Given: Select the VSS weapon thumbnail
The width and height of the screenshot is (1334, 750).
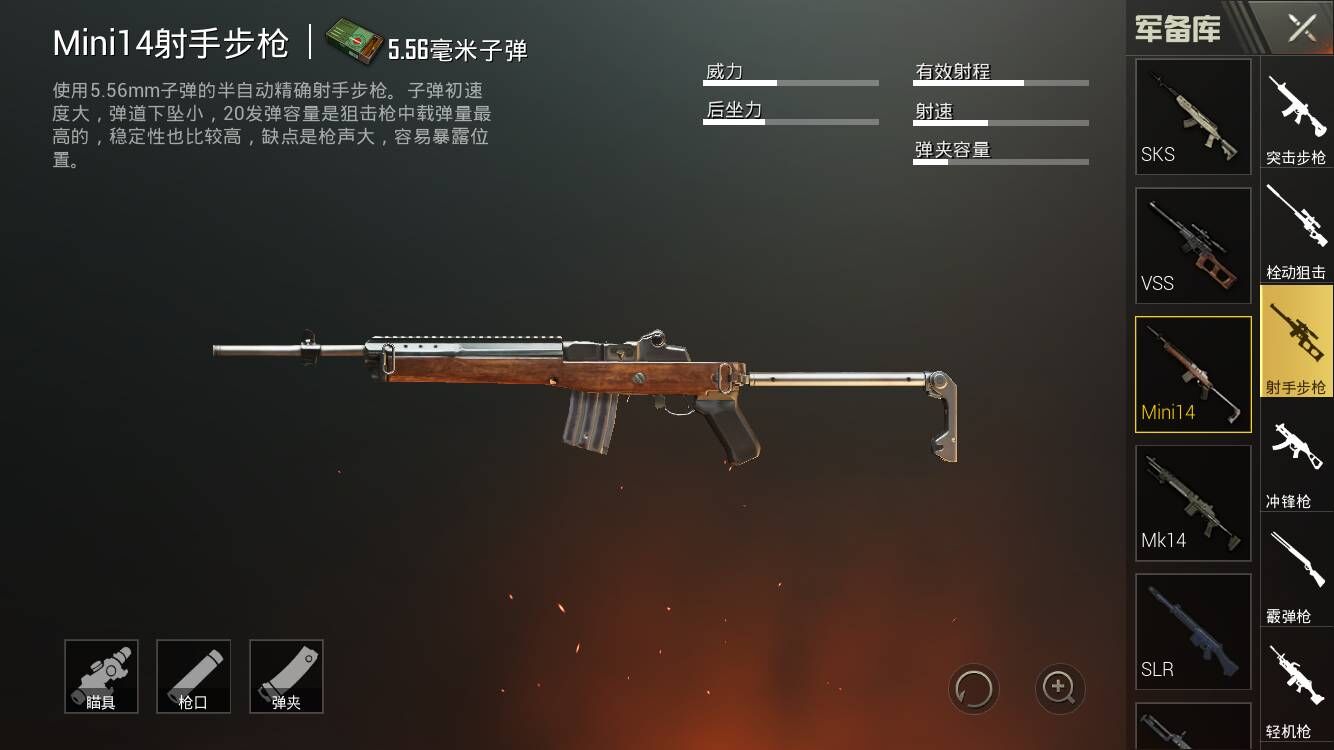Looking at the screenshot, I should tap(1192, 244).
